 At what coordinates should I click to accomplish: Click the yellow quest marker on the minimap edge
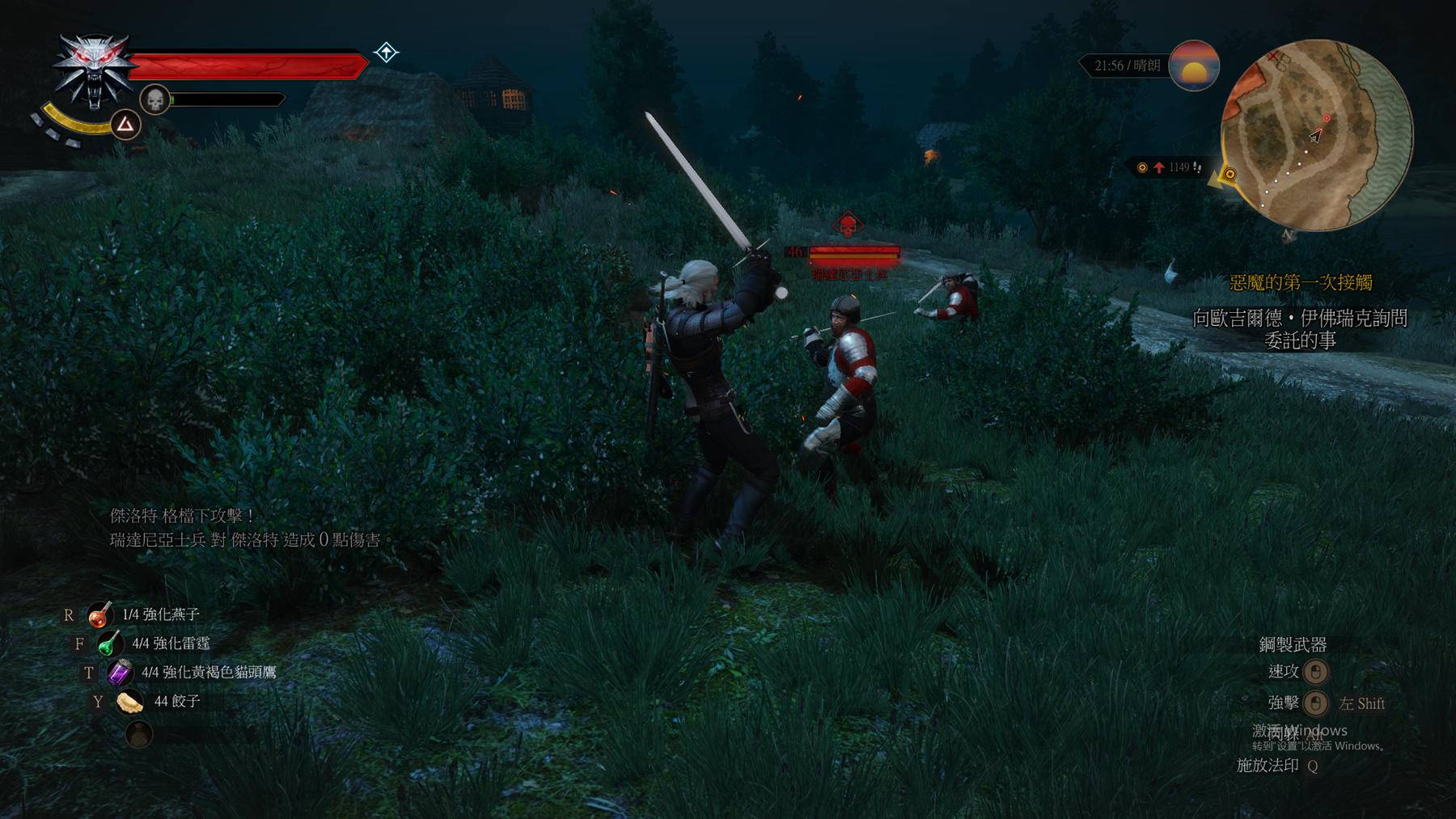(1230, 174)
